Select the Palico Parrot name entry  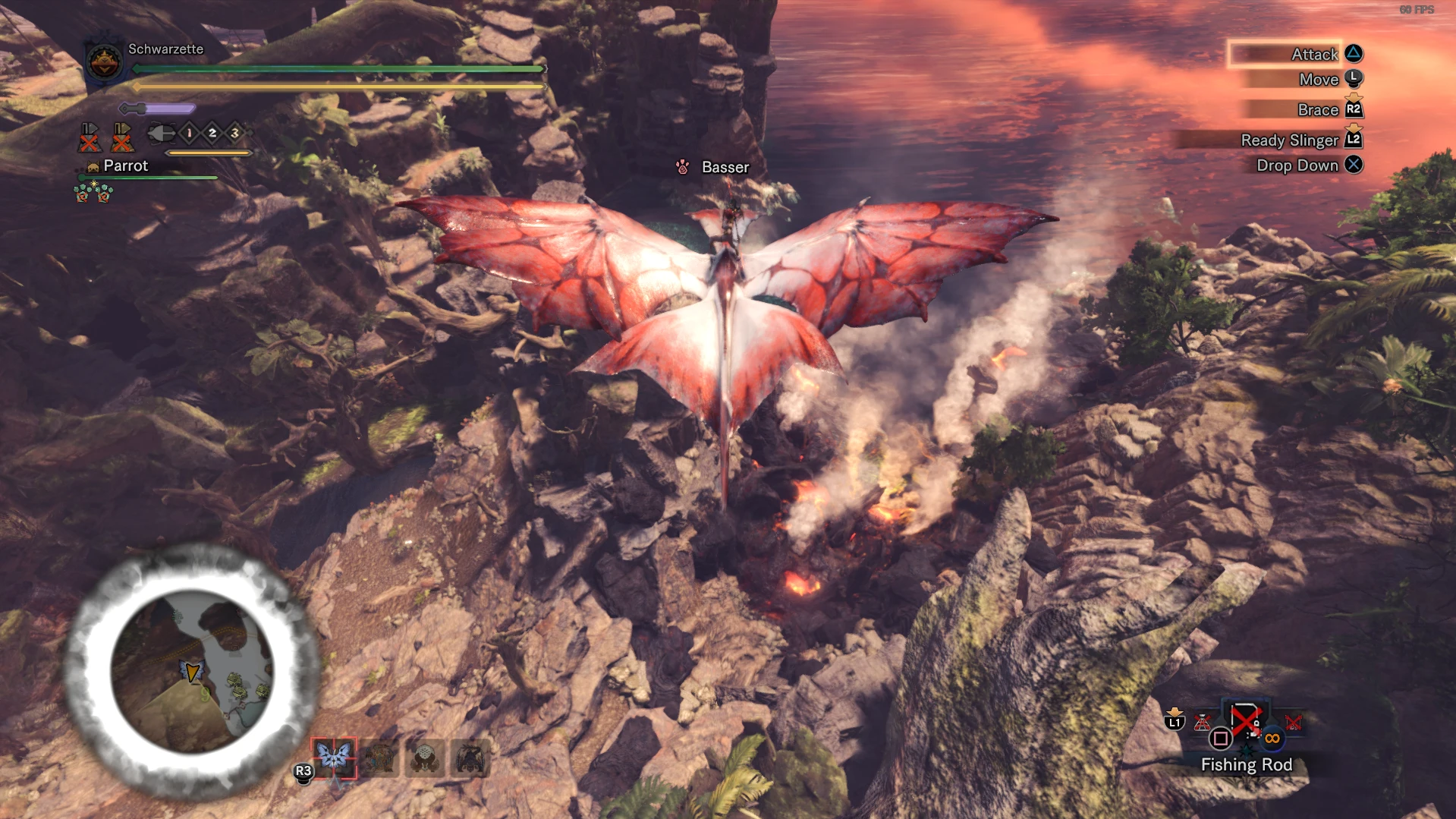point(125,165)
